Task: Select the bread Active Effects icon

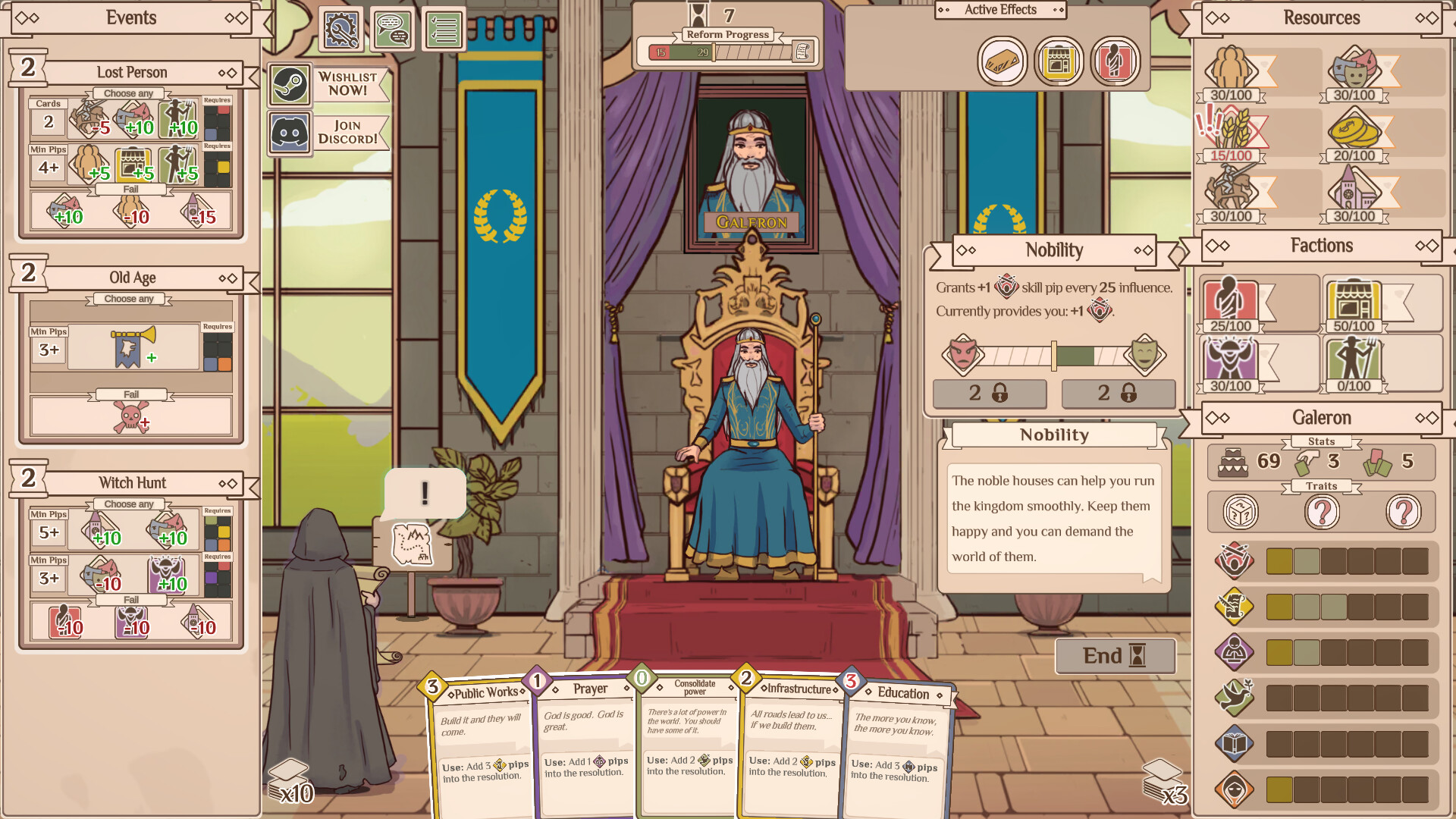Action: point(1003,61)
